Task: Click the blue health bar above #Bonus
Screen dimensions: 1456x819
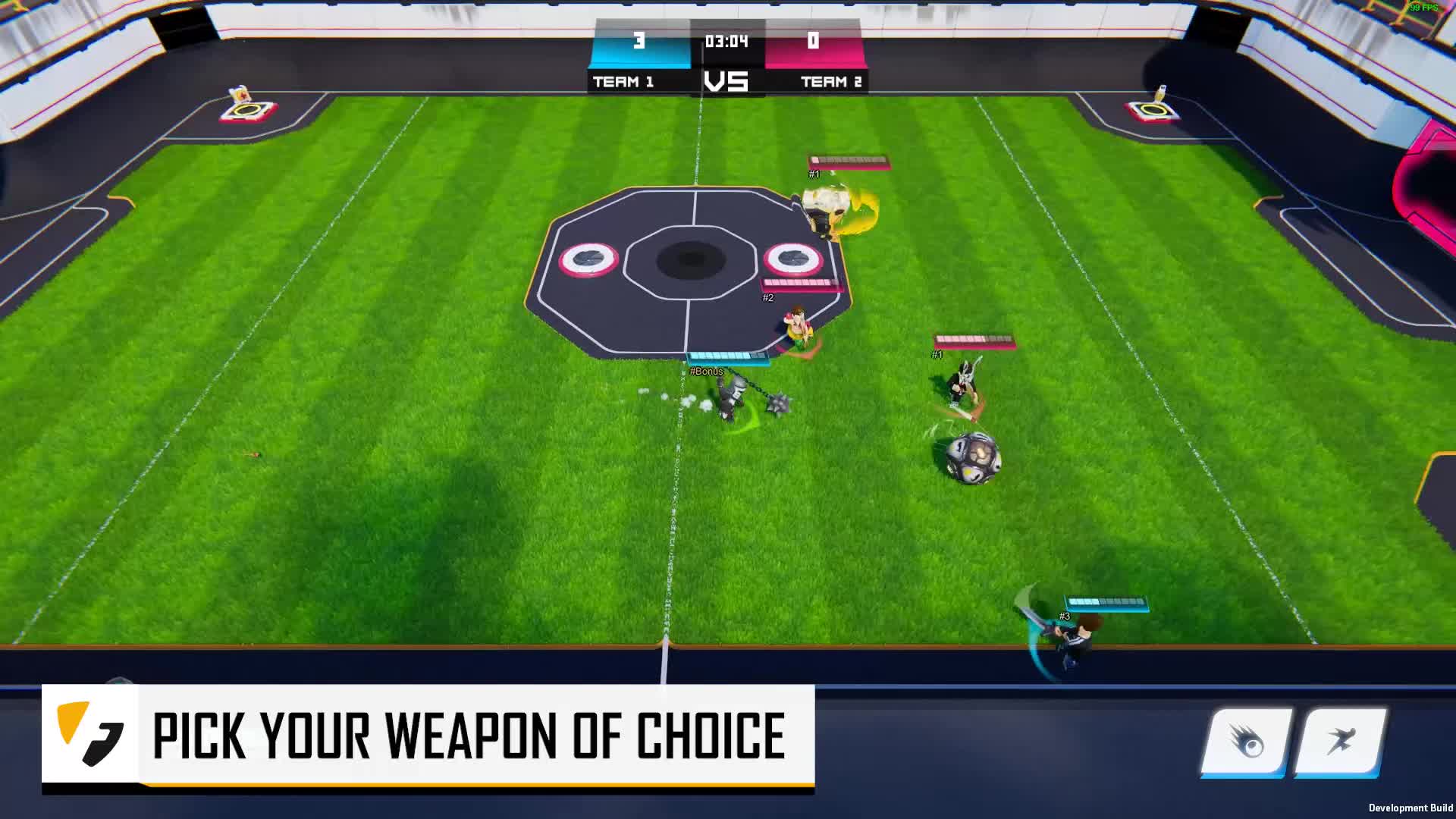Action: coord(726,357)
